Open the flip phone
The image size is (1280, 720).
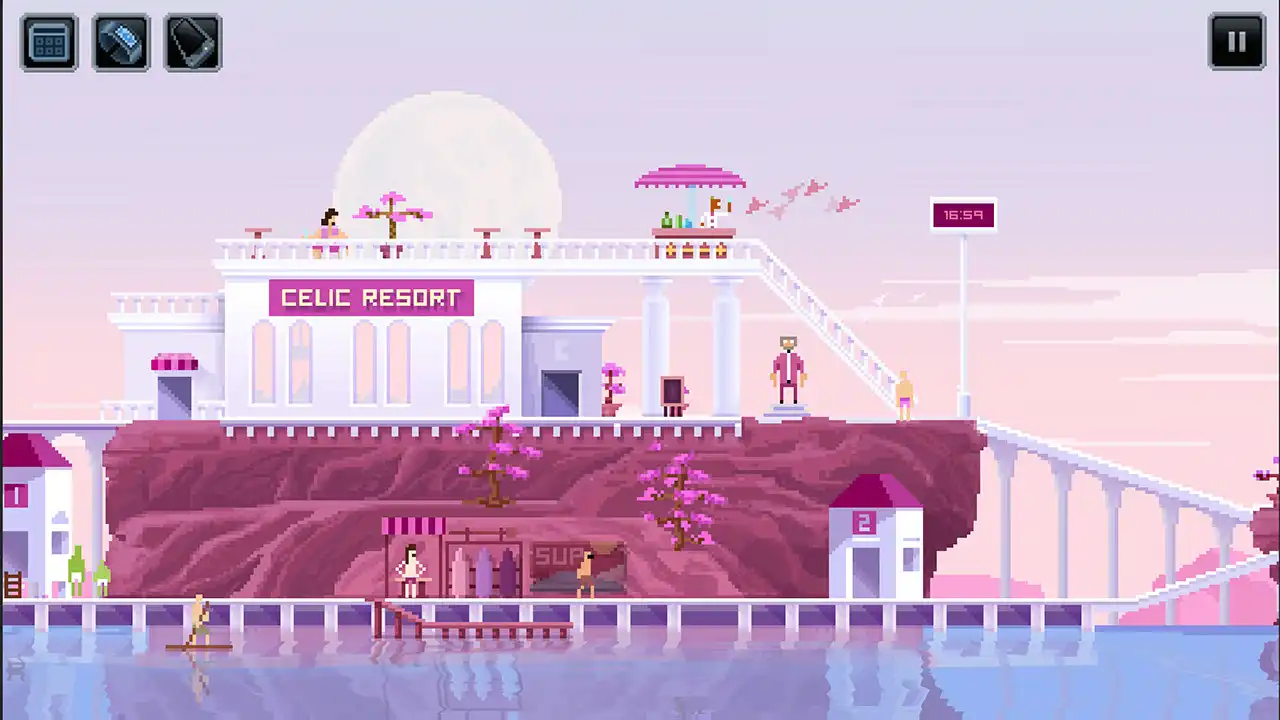coord(192,42)
